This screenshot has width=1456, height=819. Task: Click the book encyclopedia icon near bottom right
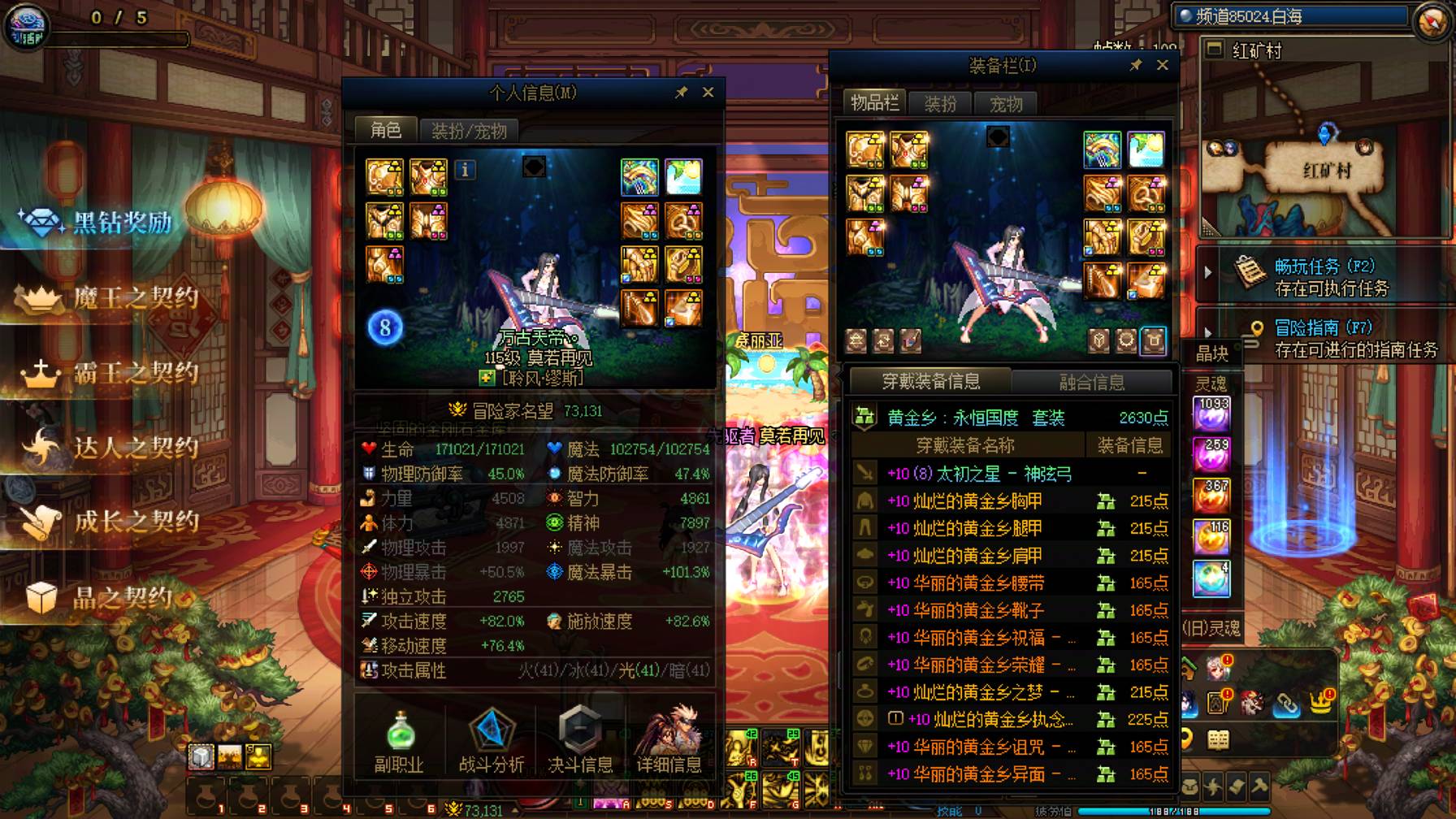1219,739
